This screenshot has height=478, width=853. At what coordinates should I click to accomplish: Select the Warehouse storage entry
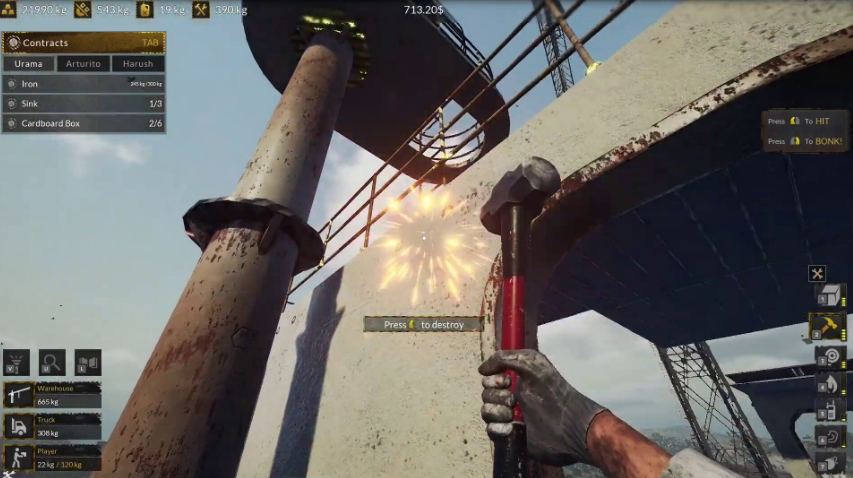52,396
